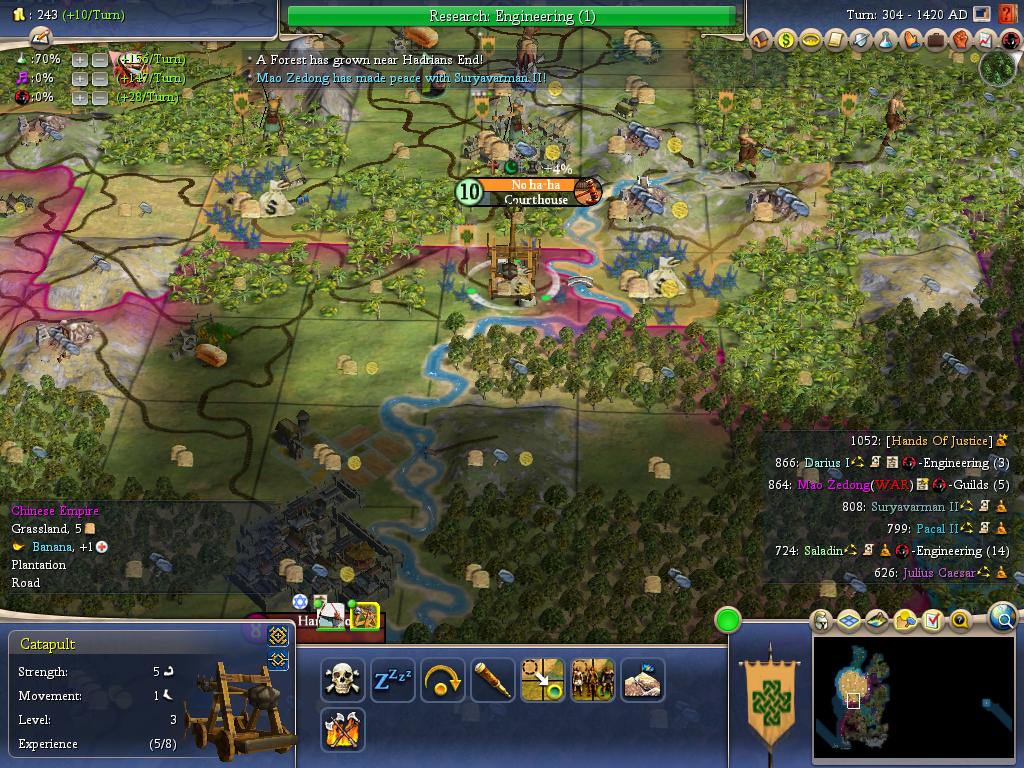The image size is (1024, 768).
Task: Open the event log notepad icon
Action: point(40,38)
